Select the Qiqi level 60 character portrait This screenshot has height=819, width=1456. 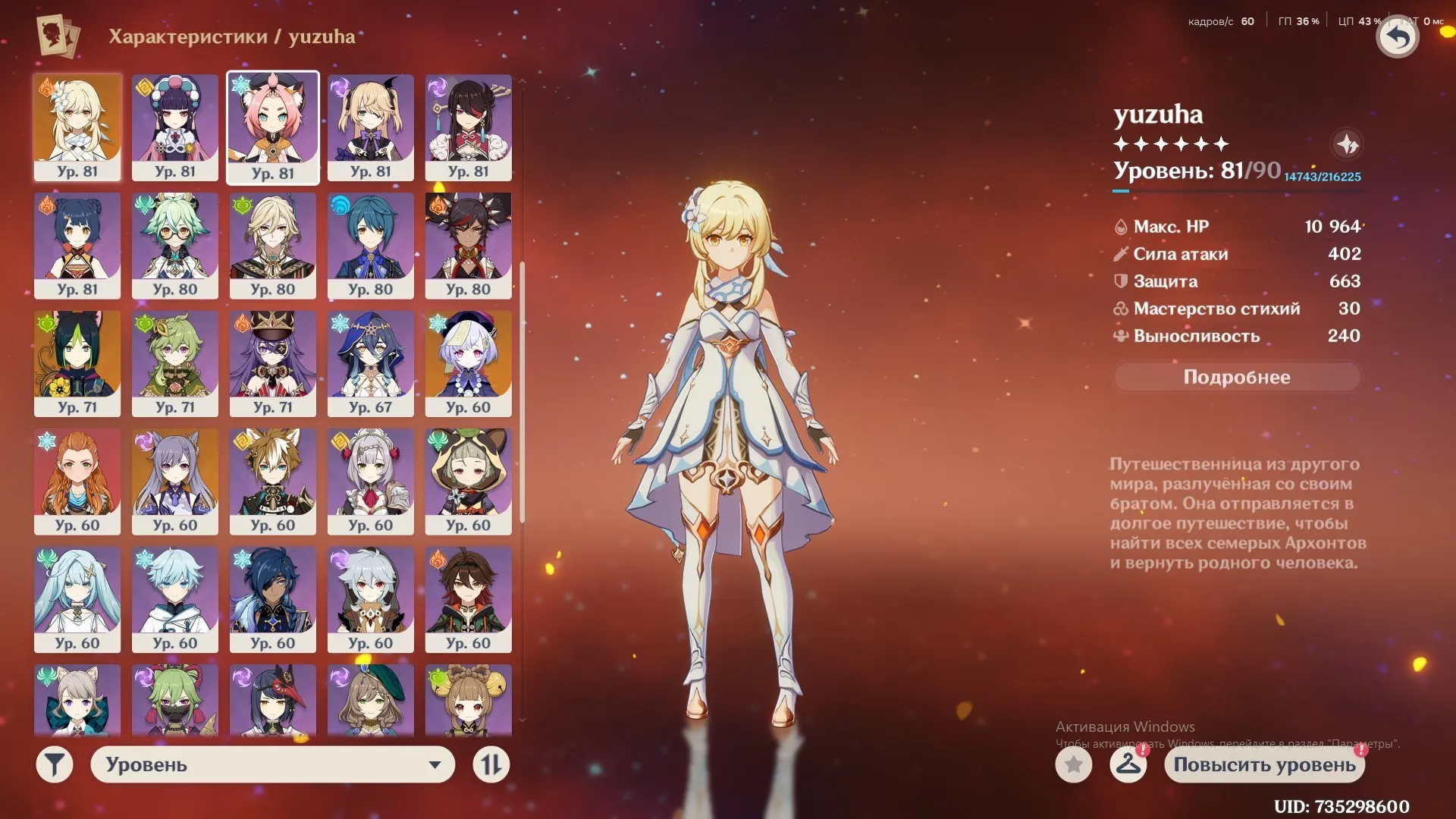pos(469,363)
